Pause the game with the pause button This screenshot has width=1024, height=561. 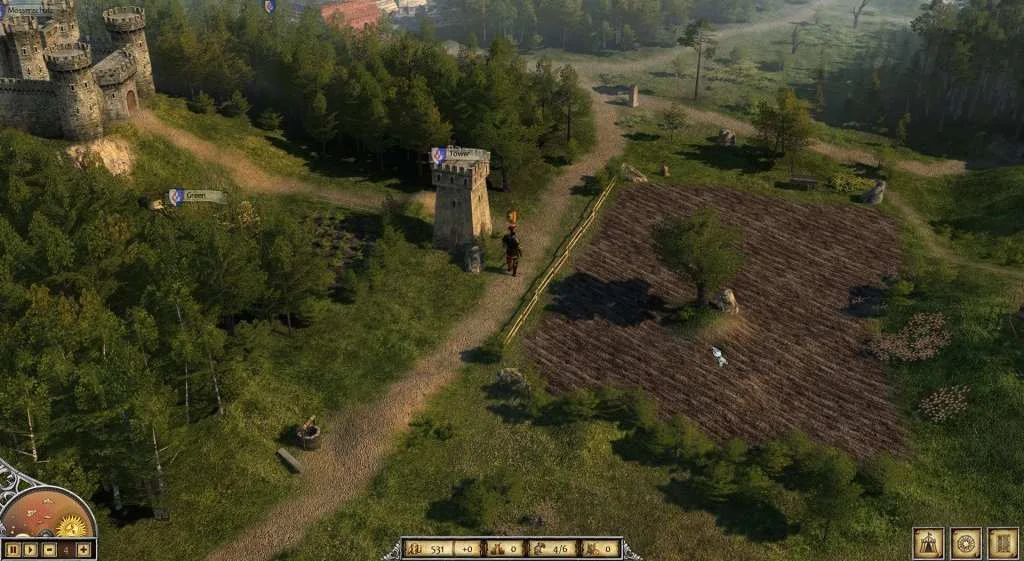(x=13, y=549)
